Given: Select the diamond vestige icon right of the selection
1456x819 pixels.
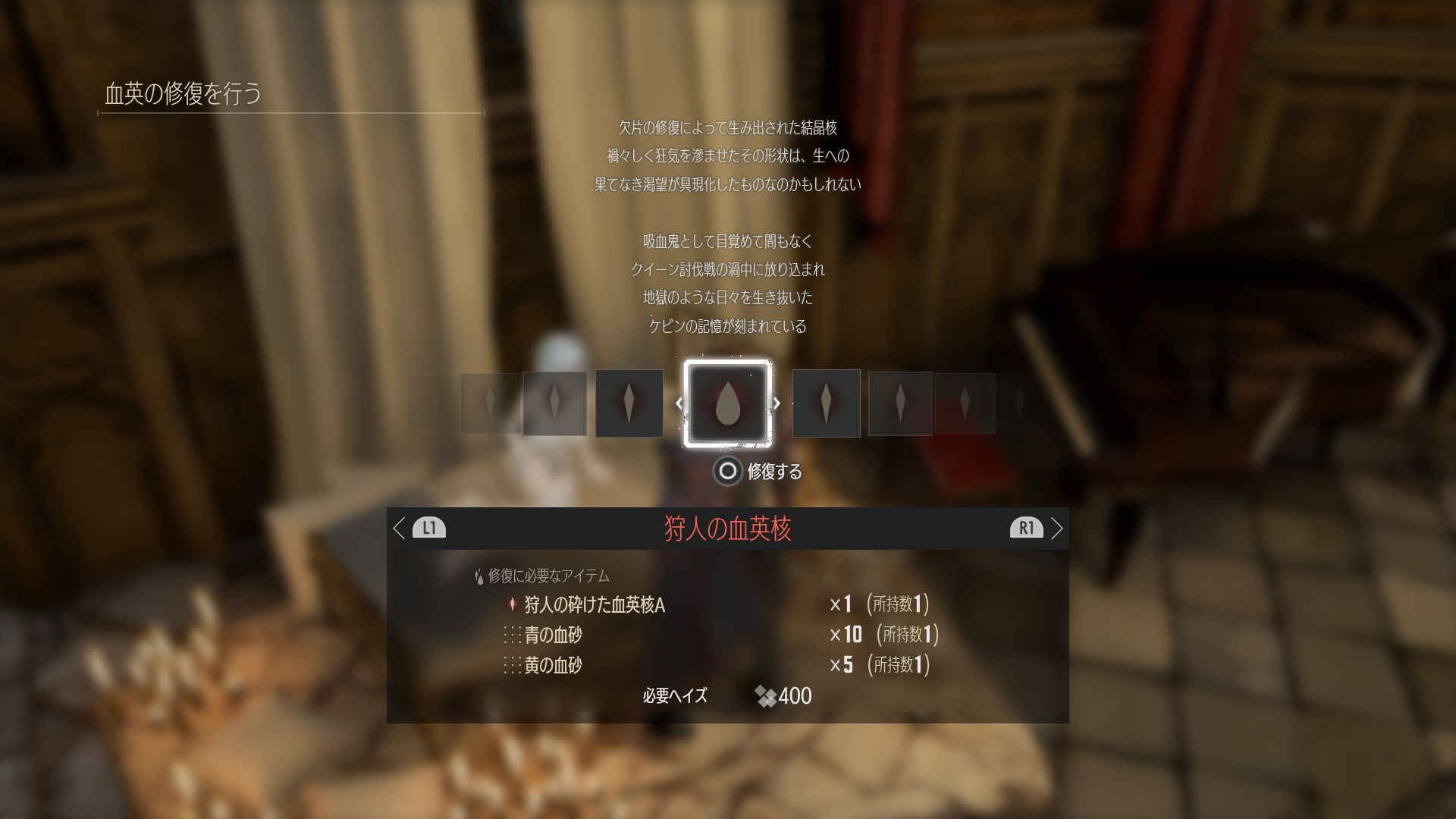Looking at the screenshot, I should tap(826, 403).
